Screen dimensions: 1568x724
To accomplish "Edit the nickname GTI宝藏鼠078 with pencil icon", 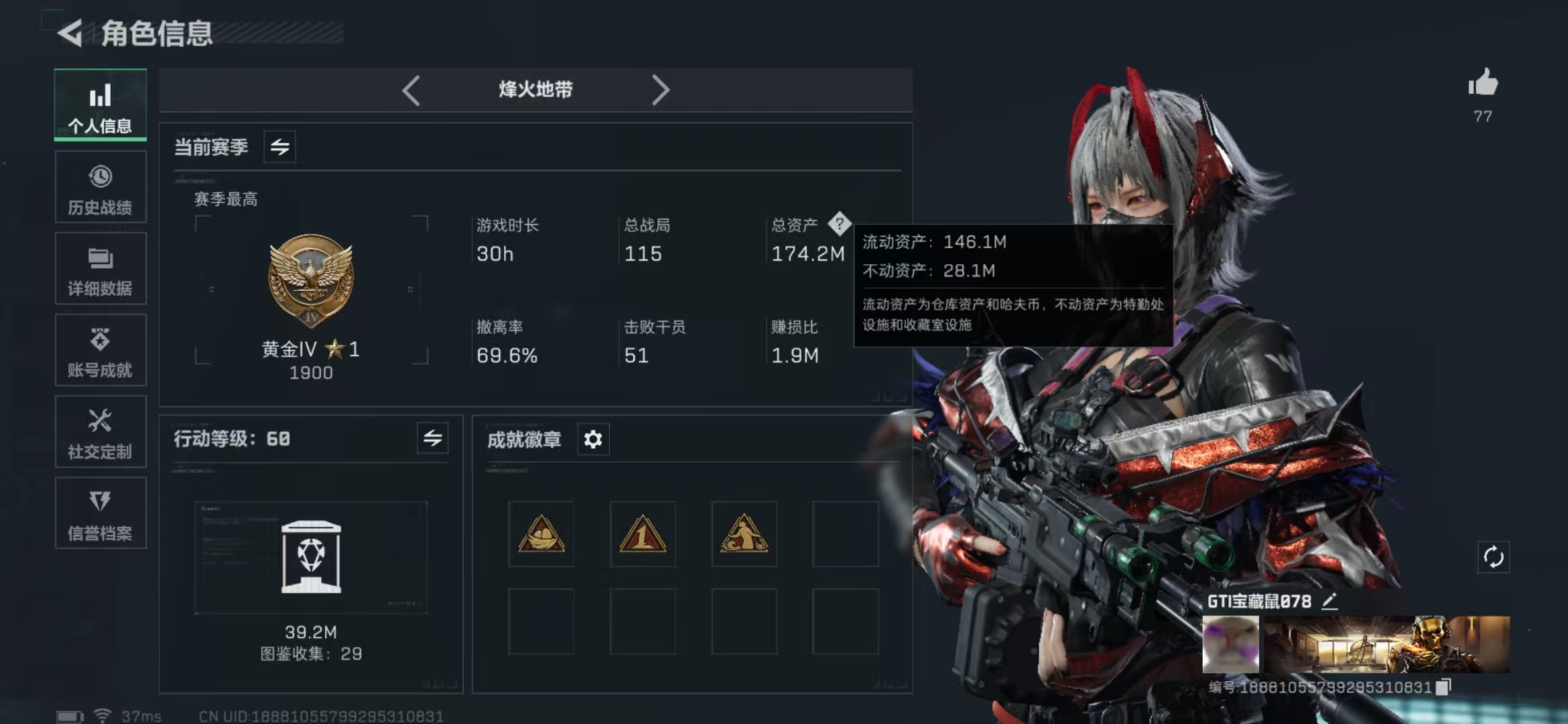I will [1330, 601].
